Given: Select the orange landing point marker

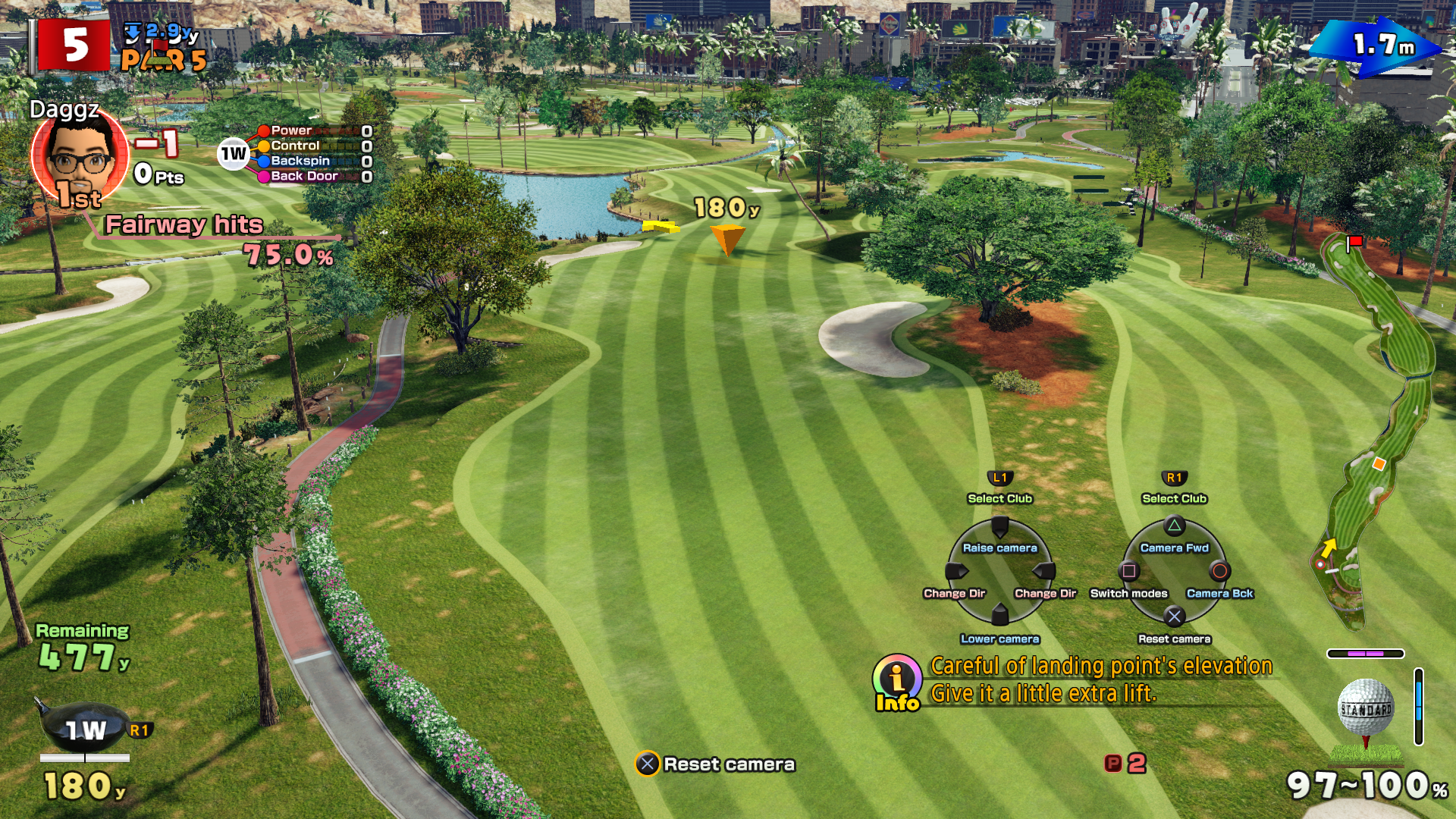Looking at the screenshot, I should 727,238.
